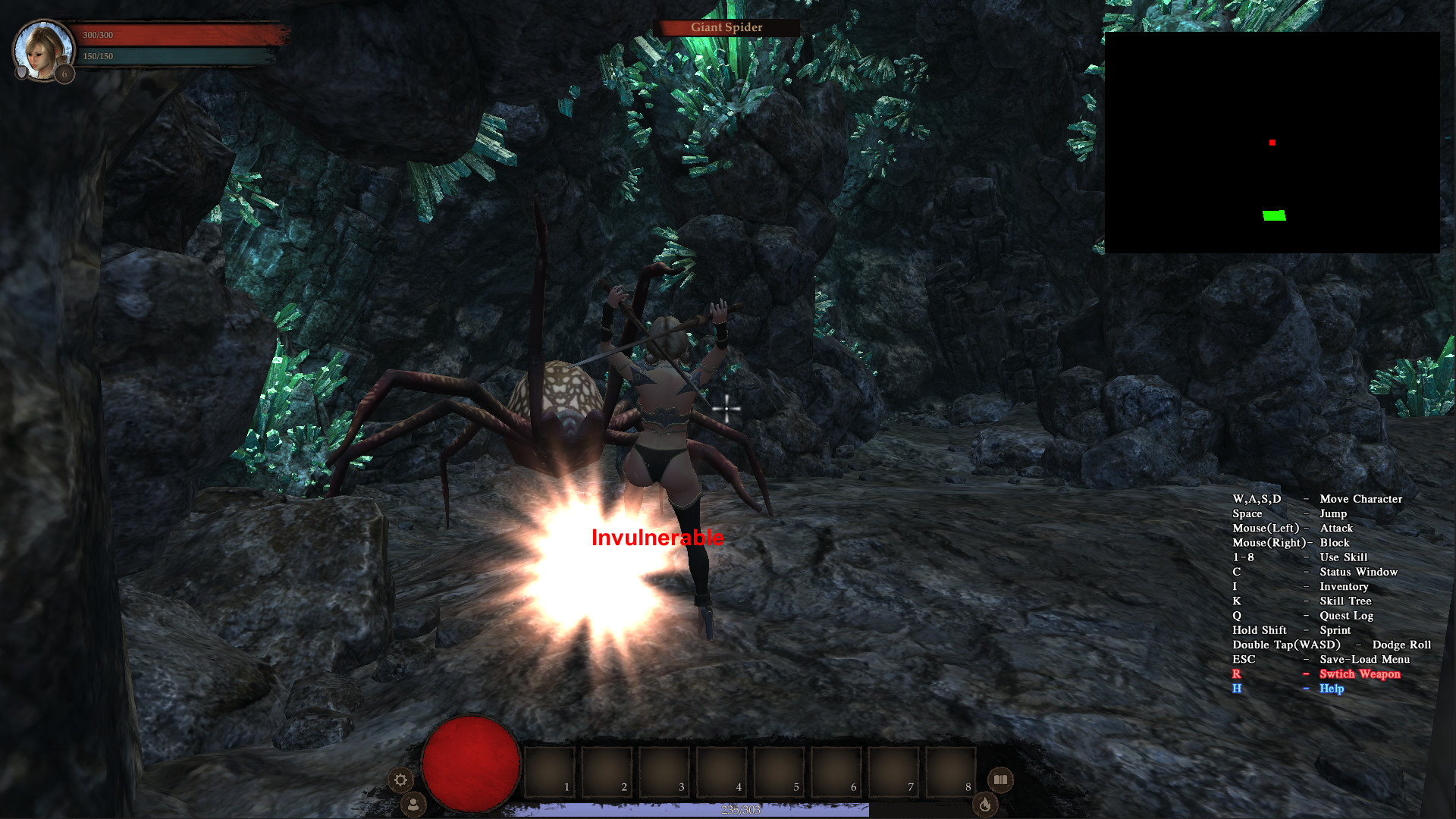Click the Invulnerable status text
The height and width of the screenshot is (819, 1456).
657,539
